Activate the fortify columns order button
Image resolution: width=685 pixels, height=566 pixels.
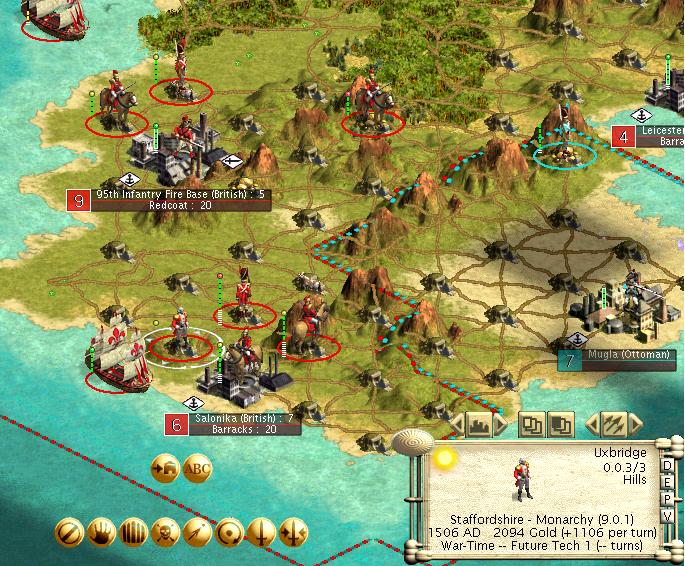(131, 531)
